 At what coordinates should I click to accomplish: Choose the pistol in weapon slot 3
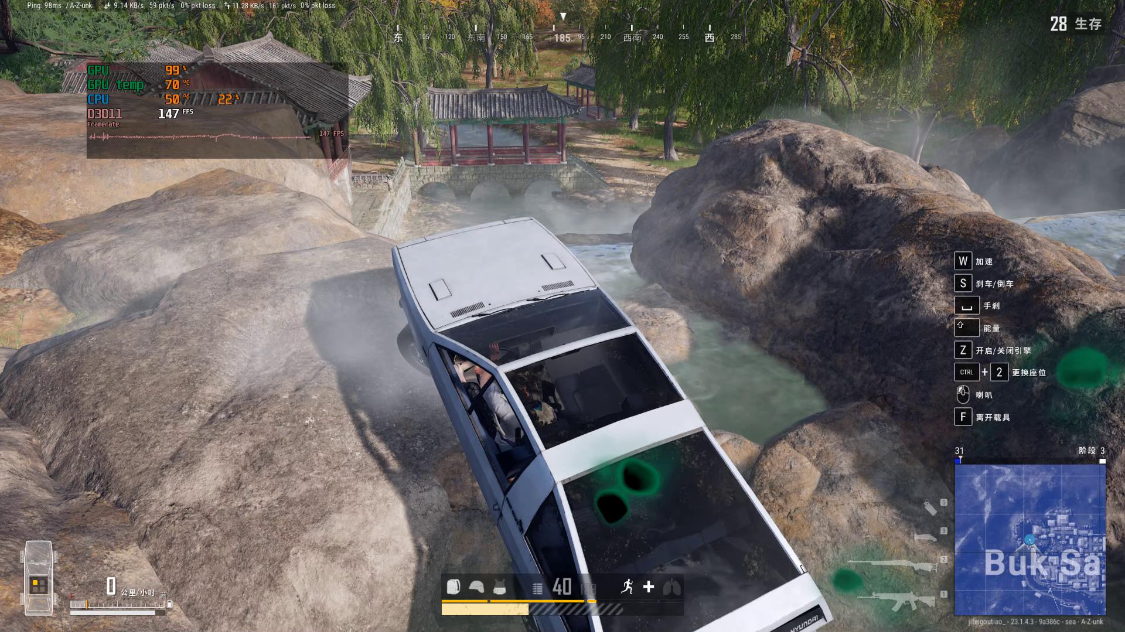point(925,537)
